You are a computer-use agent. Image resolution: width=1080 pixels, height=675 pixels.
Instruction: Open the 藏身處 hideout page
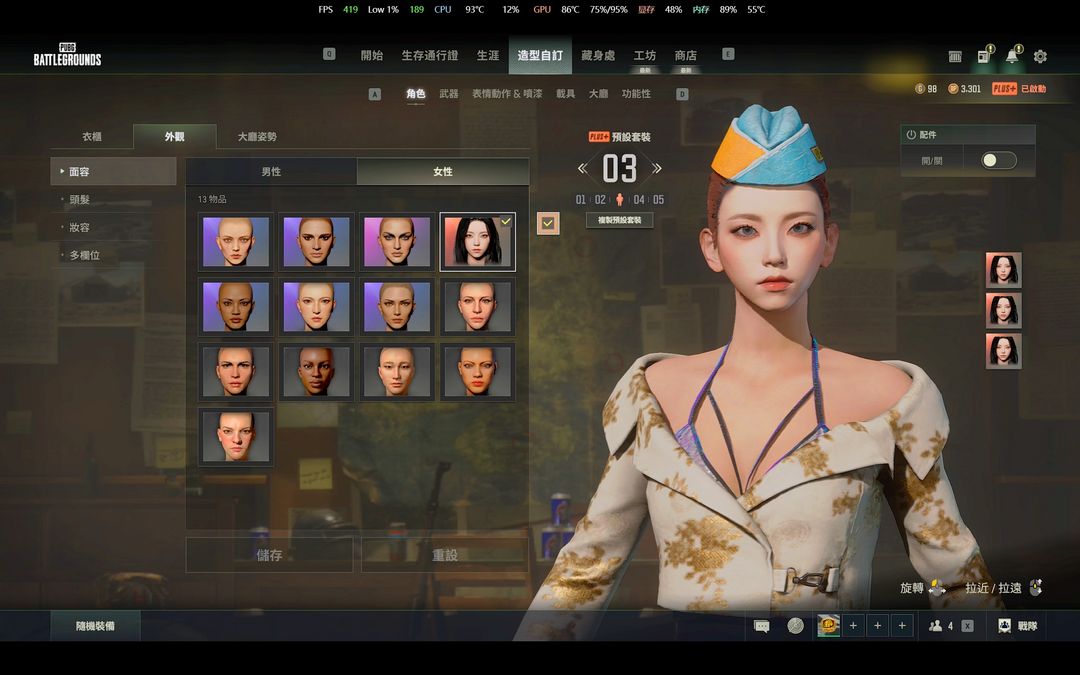[598, 56]
